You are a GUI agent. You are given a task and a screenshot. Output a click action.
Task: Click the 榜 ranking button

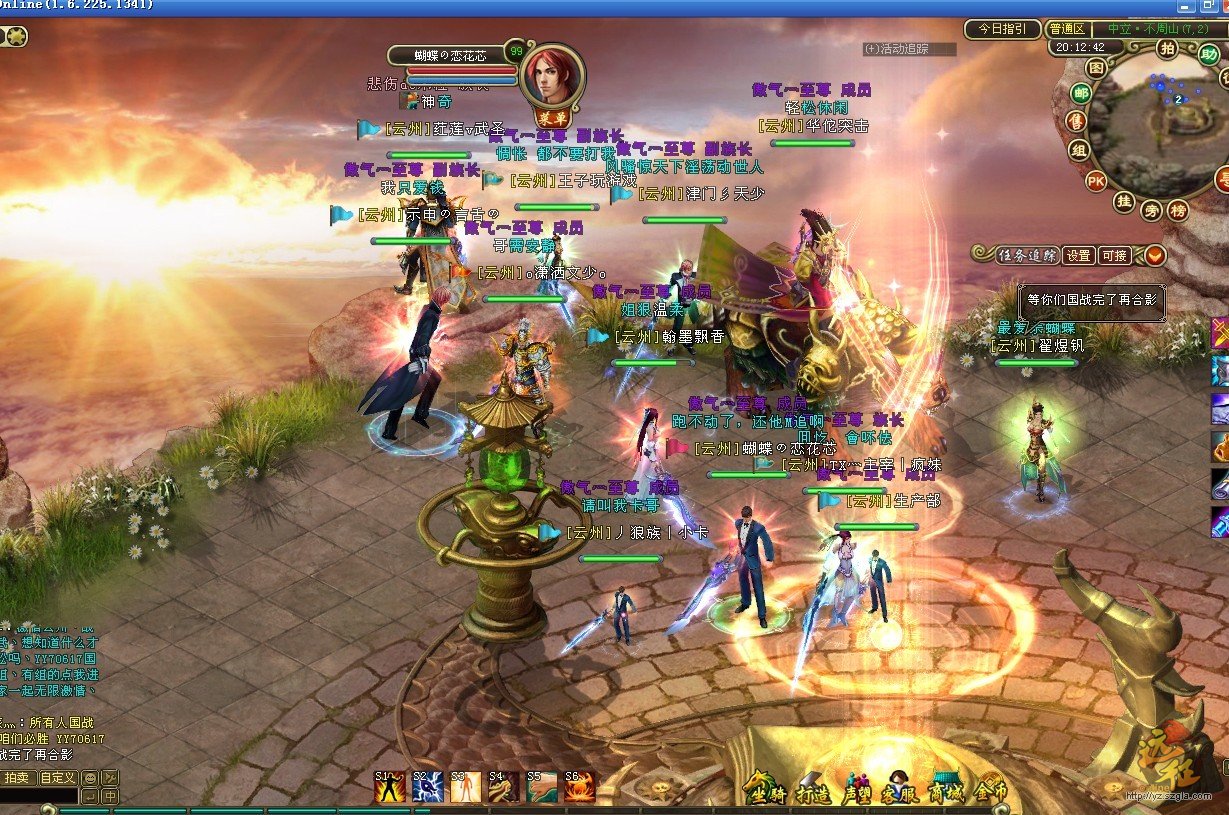click(x=1178, y=210)
